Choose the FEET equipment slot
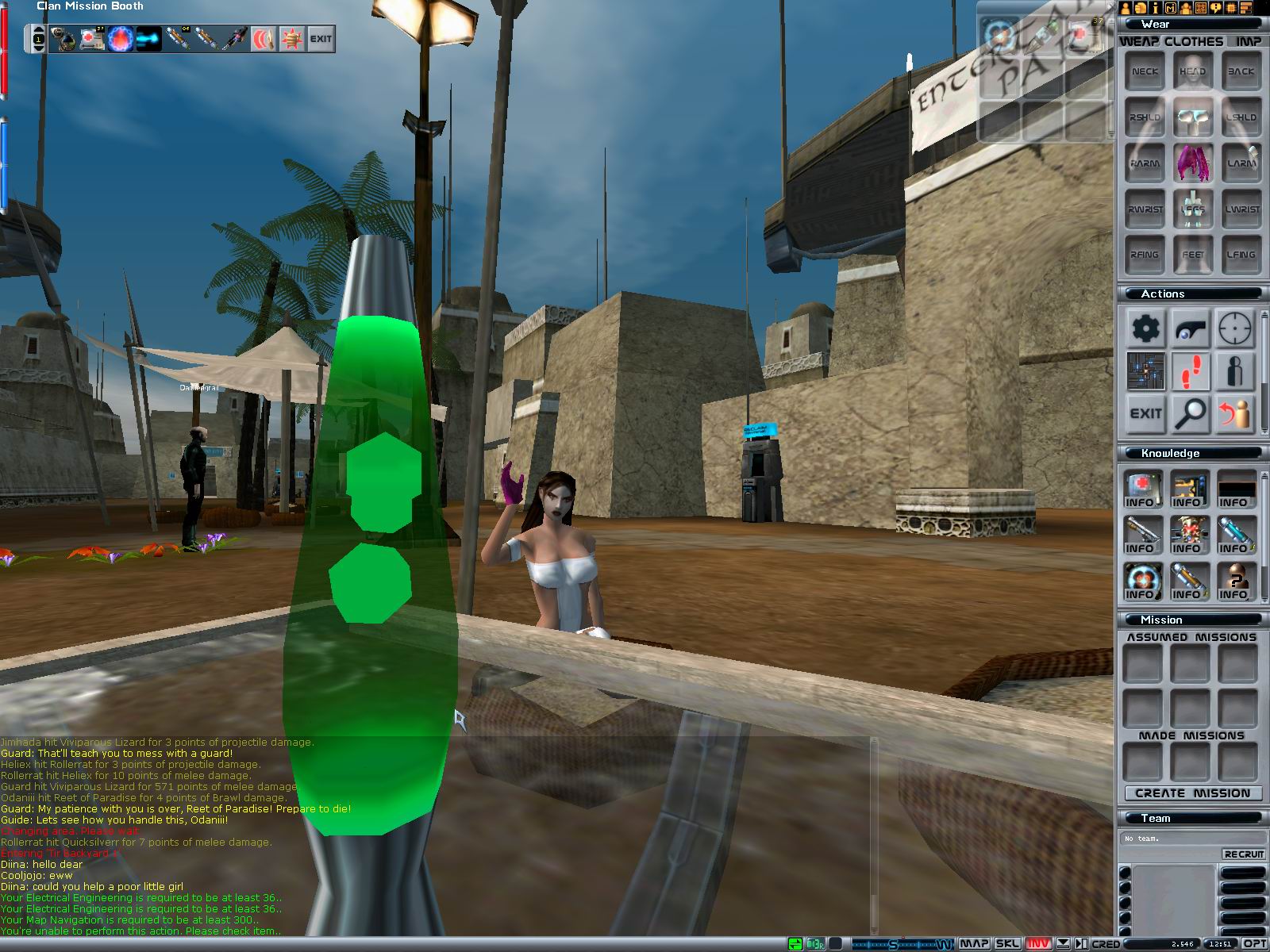The width and height of the screenshot is (1270, 952). pos(1192,255)
